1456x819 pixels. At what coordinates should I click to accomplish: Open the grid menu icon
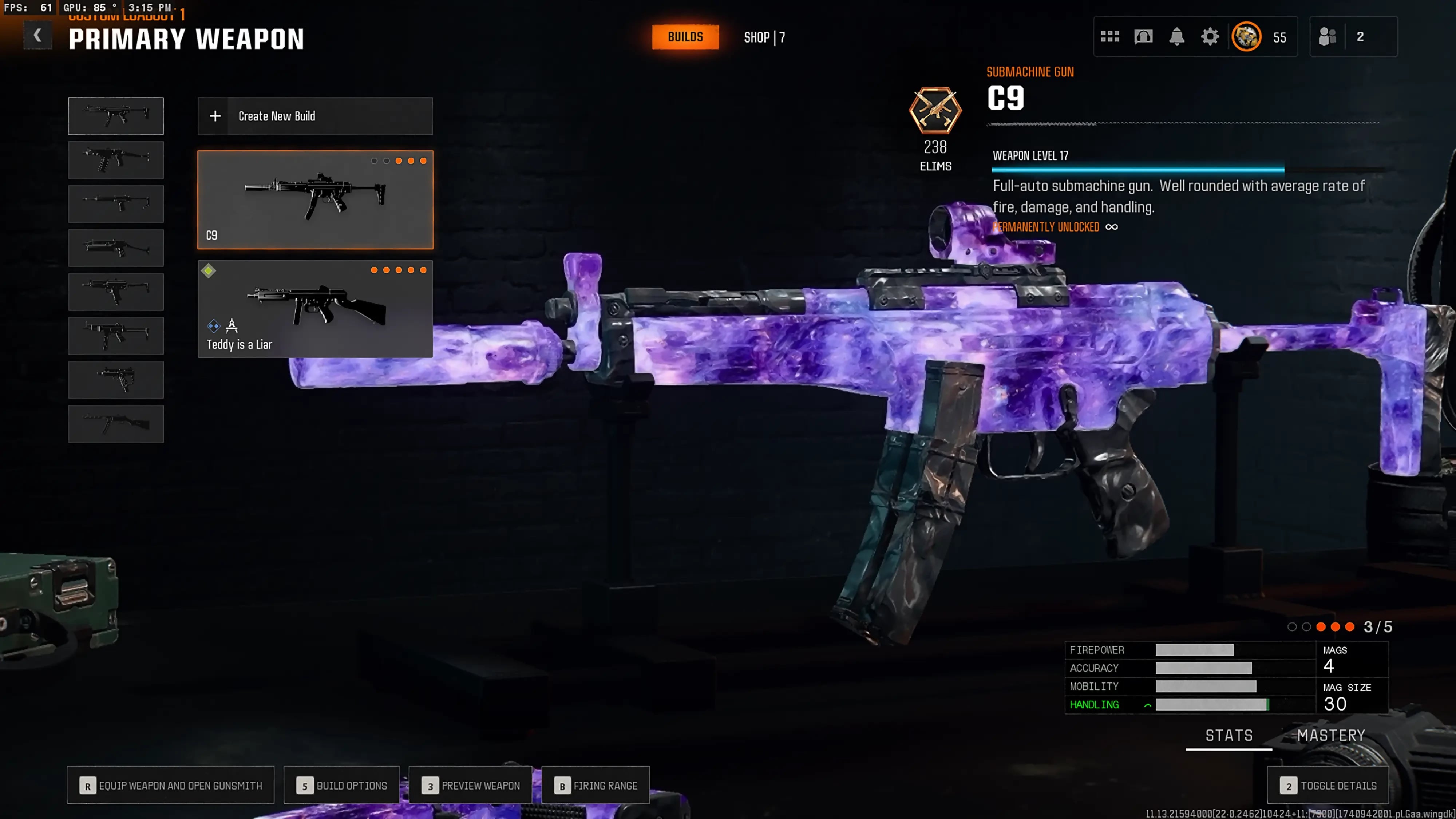point(1109,37)
